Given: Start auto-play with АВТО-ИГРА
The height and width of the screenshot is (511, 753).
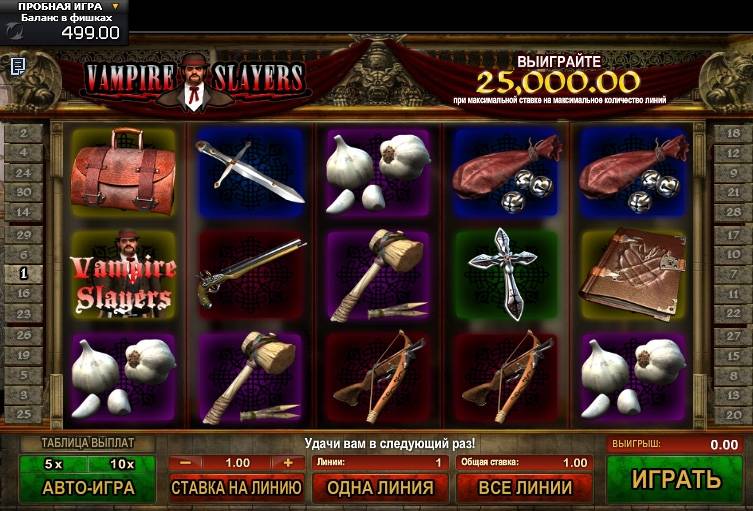Looking at the screenshot, I should 88,487.
